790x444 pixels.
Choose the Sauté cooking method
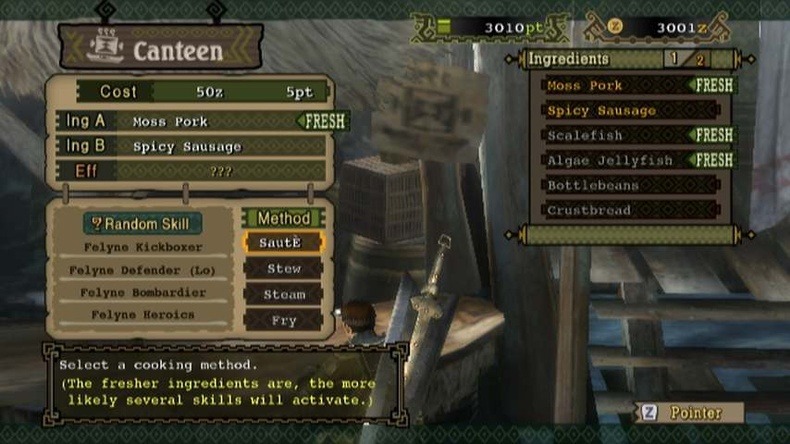point(283,243)
